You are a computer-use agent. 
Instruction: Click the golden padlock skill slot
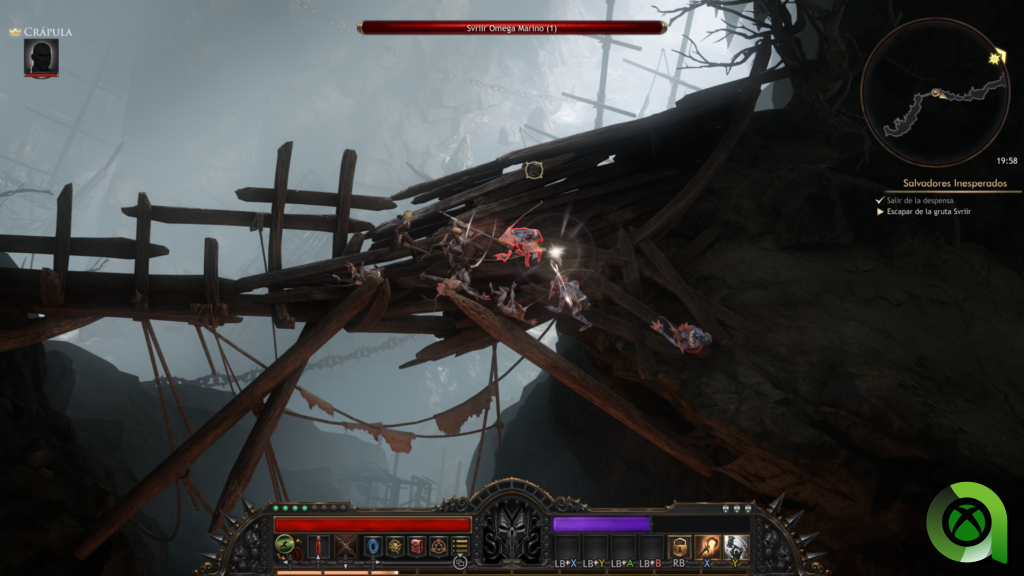click(x=679, y=546)
